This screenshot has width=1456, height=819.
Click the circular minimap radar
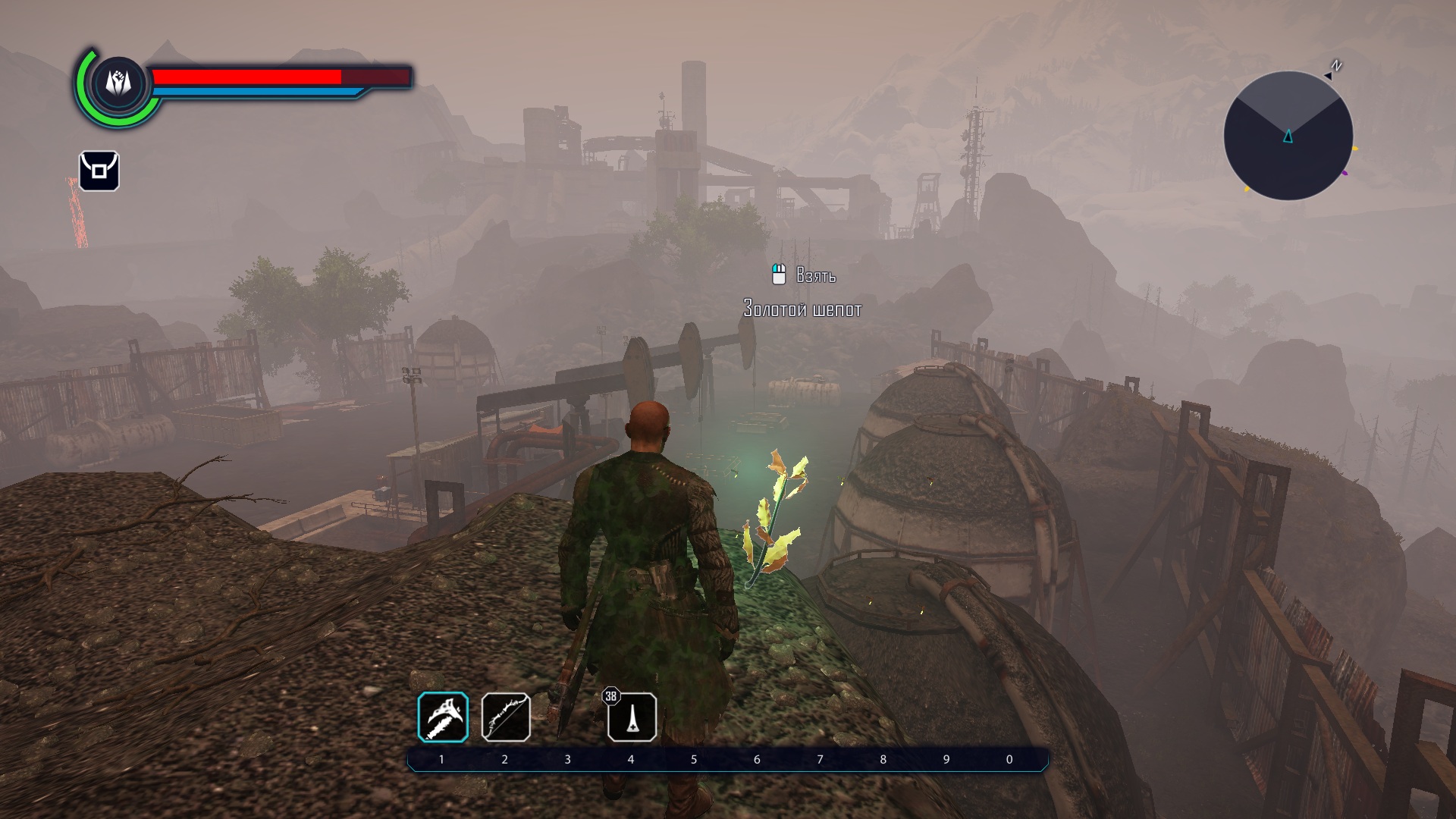coord(1288,136)
